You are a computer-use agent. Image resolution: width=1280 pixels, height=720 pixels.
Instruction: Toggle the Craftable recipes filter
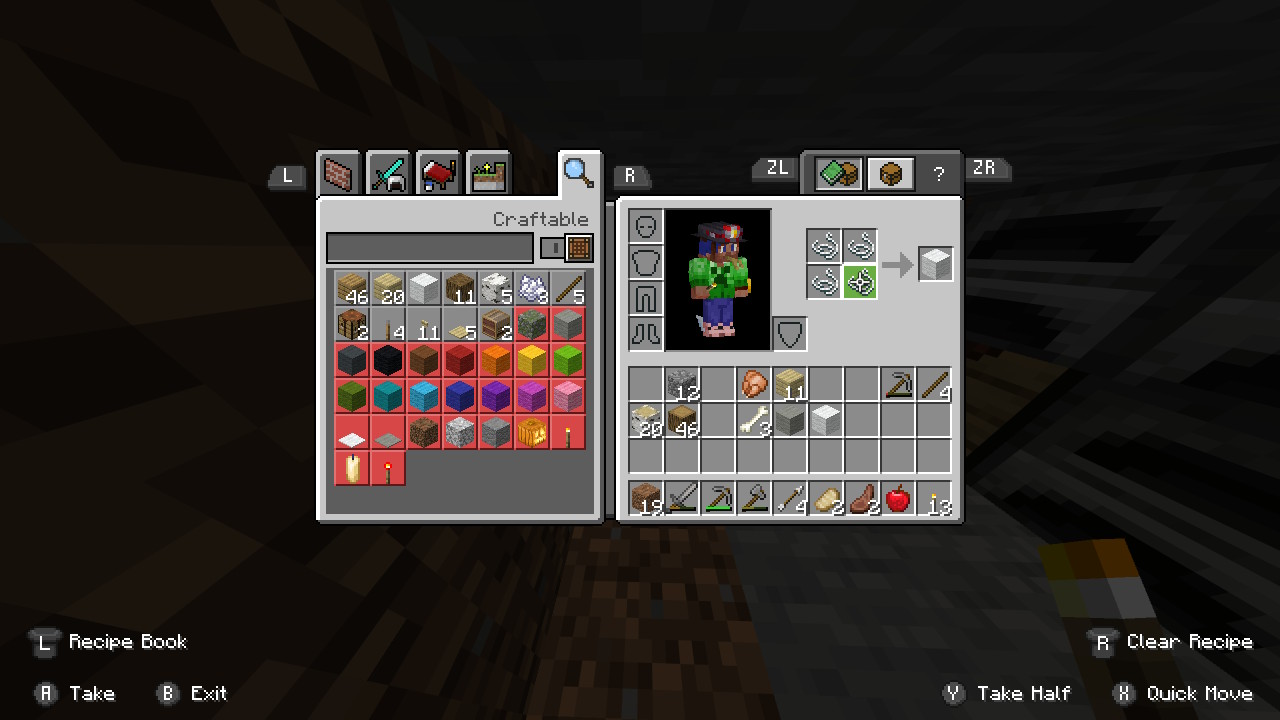pyautogui.click(x=567, y=248)
